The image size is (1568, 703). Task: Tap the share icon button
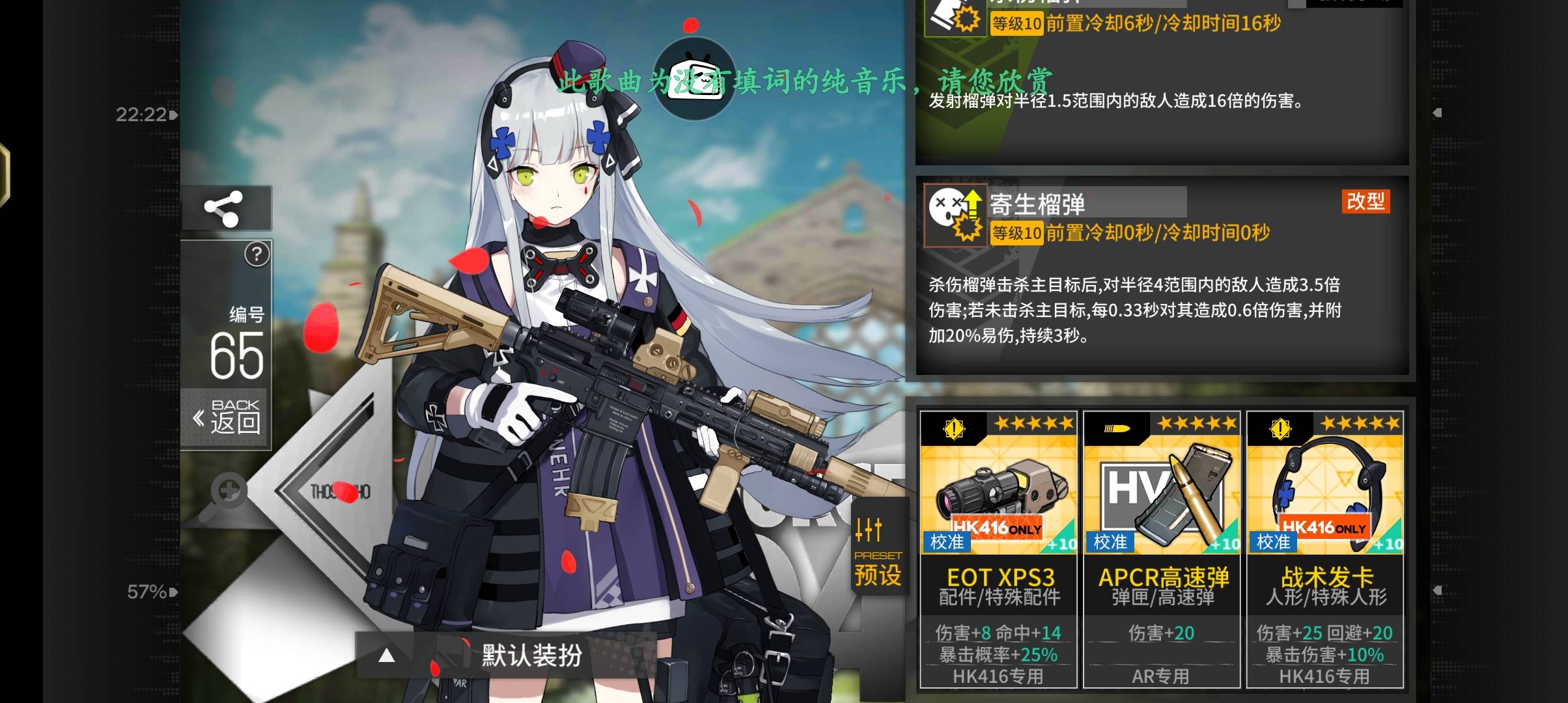225,208
